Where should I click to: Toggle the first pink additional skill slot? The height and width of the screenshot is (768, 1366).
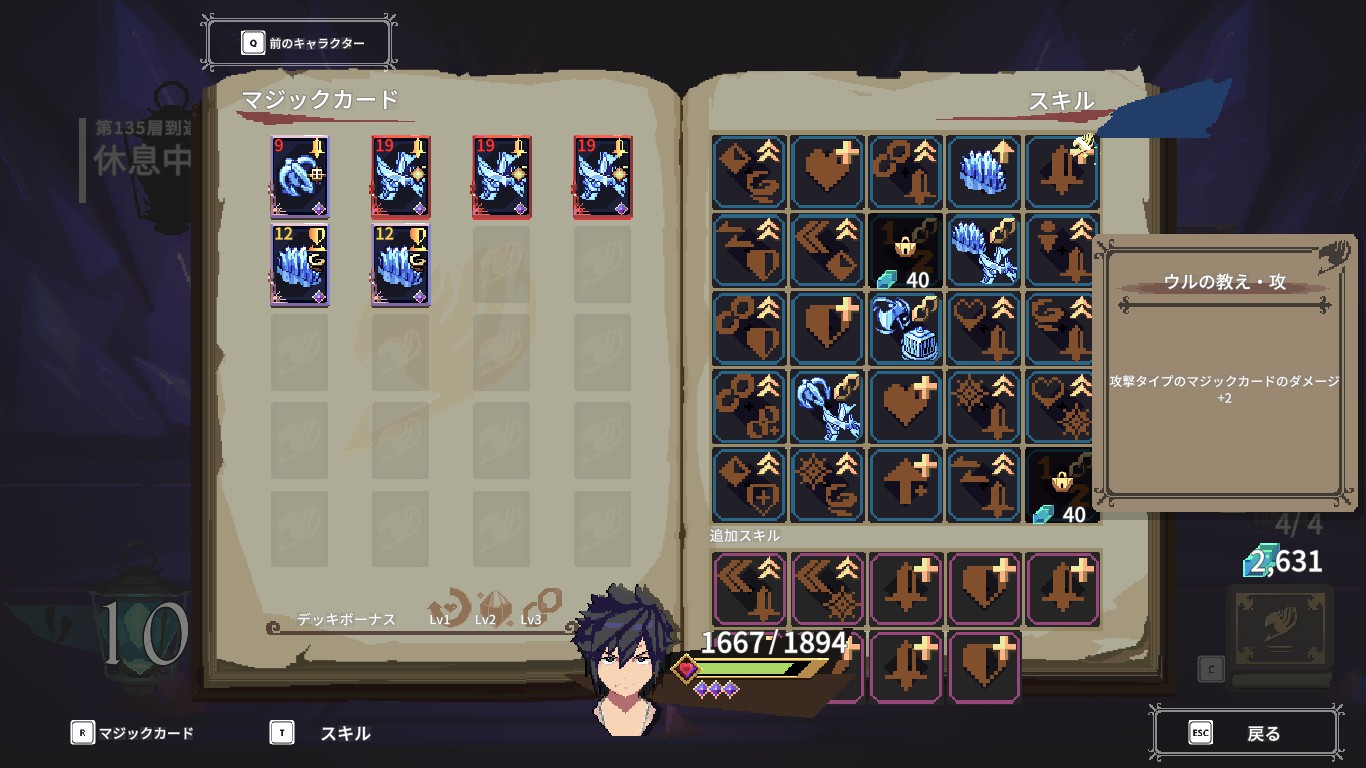748,589
